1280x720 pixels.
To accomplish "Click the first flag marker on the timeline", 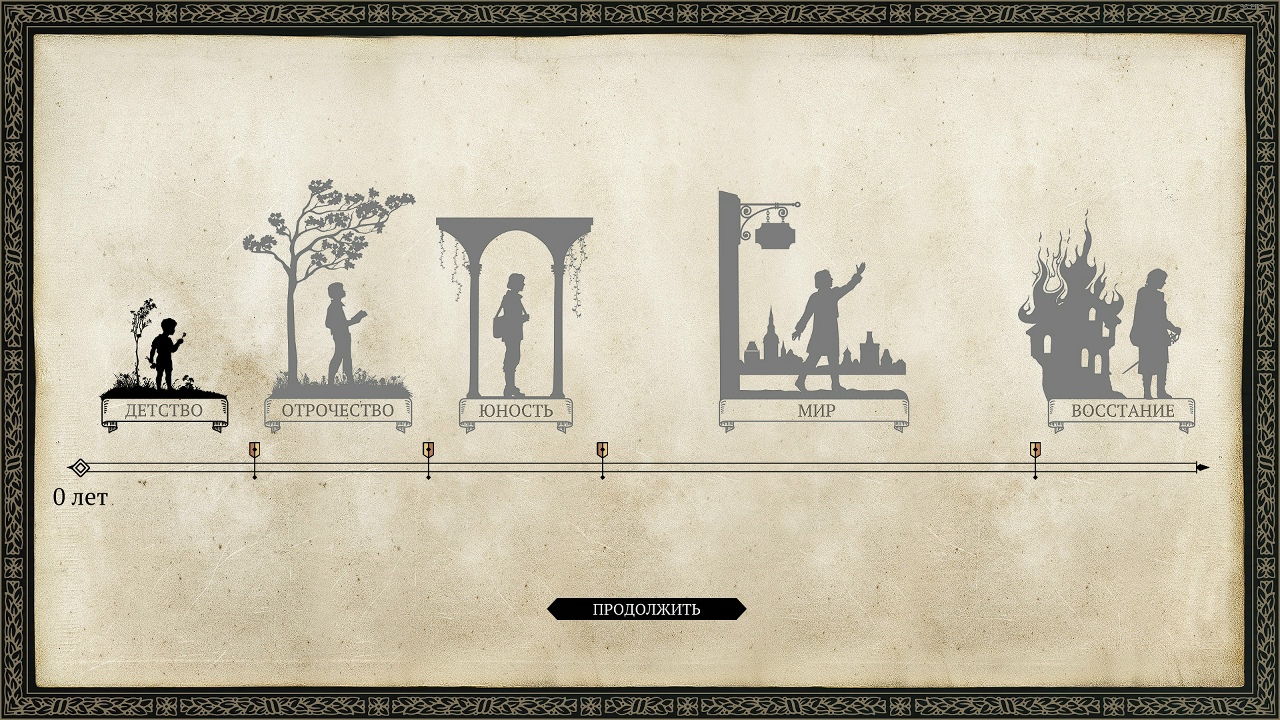I will coord(255,451).
